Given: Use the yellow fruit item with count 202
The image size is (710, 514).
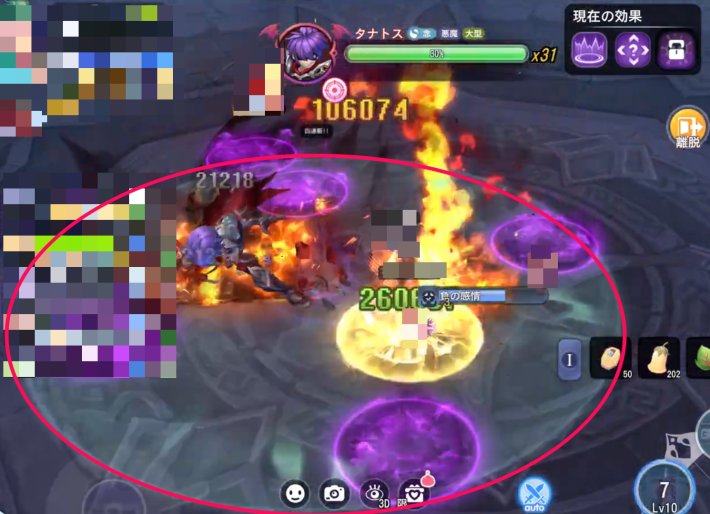Looking at the screenshot, I should coord(660,358).
